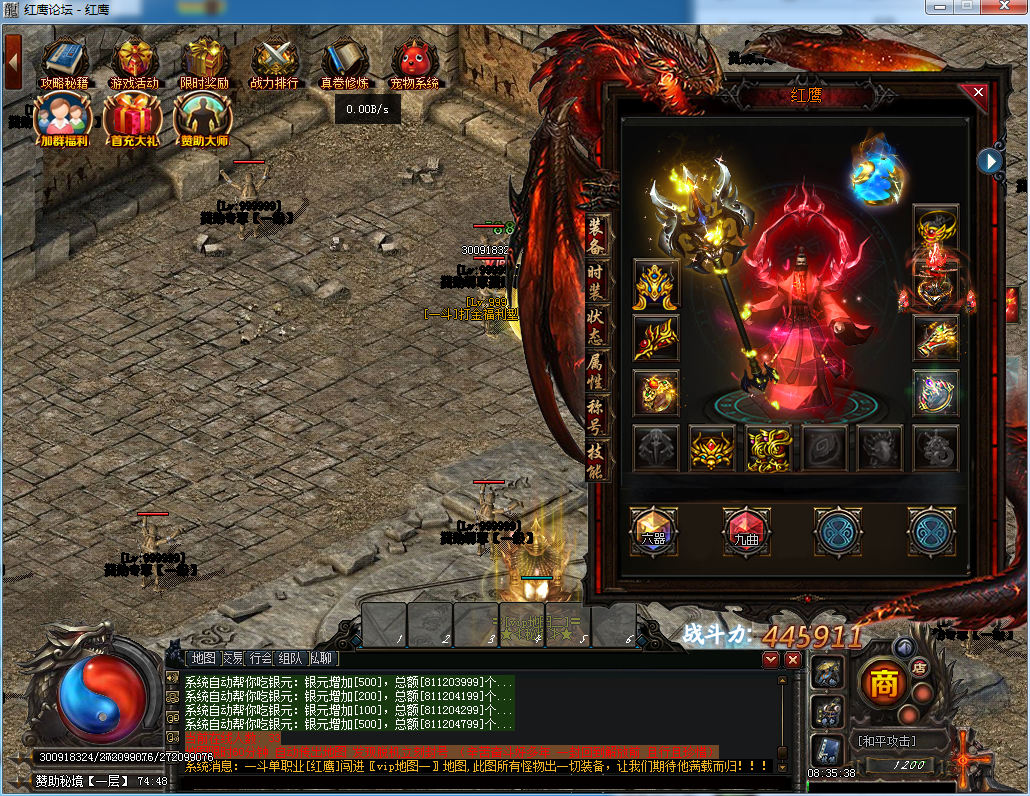Show the 战力排行 power ranking
The image size is (1030, 796).
click(274, 62)
